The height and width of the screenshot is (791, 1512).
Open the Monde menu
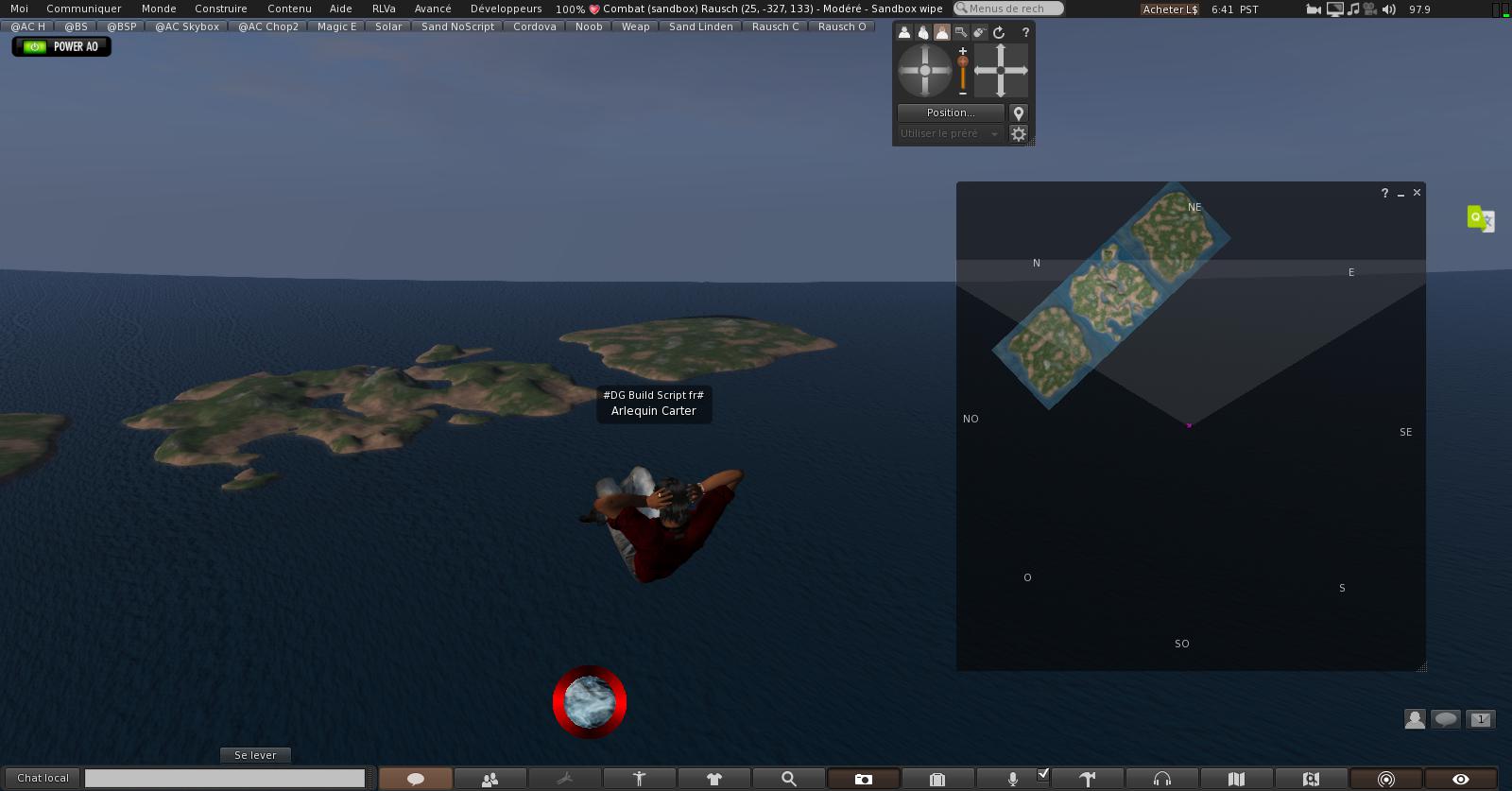point(159,9)
